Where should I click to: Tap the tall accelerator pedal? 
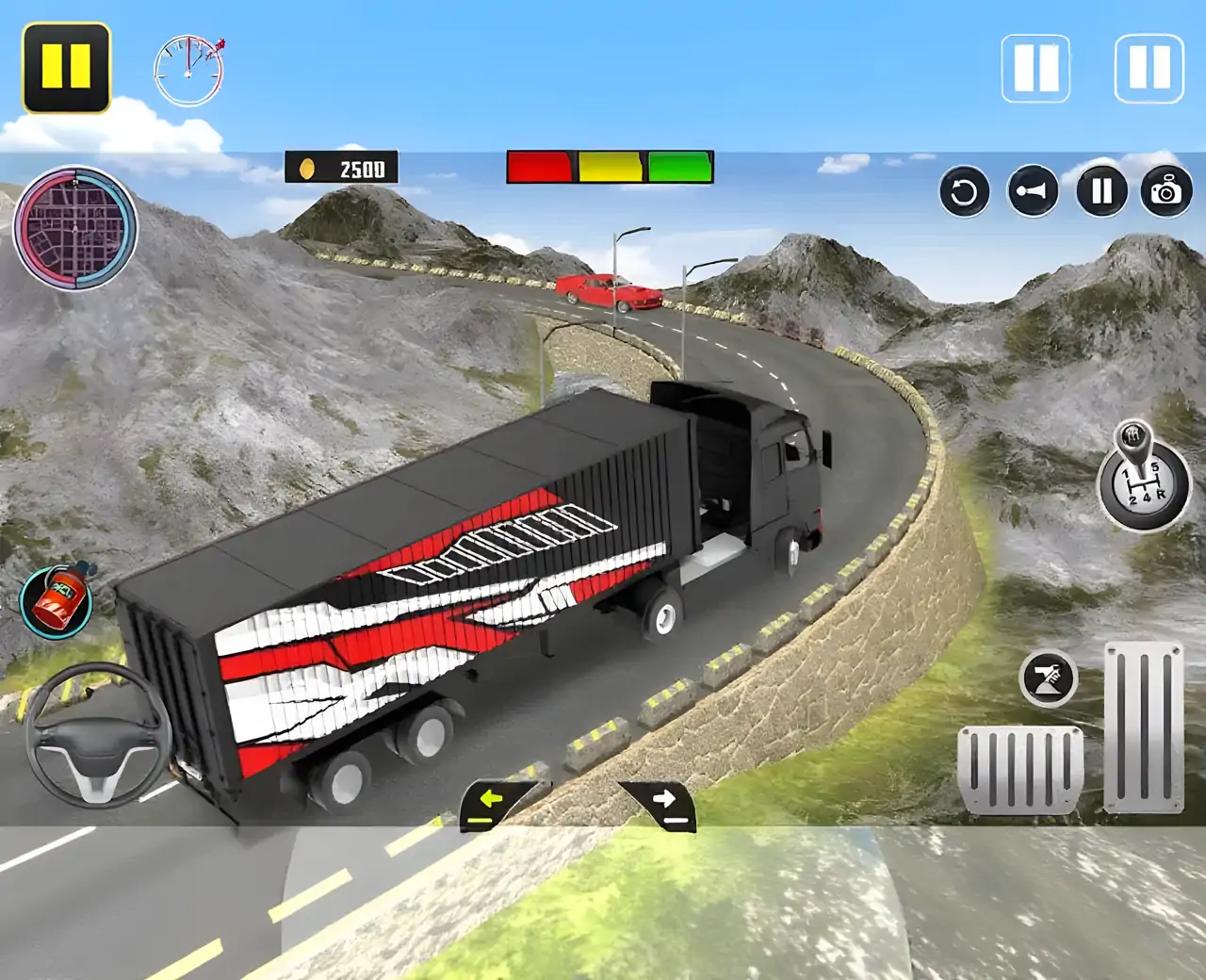click(x=1144, y=726)
